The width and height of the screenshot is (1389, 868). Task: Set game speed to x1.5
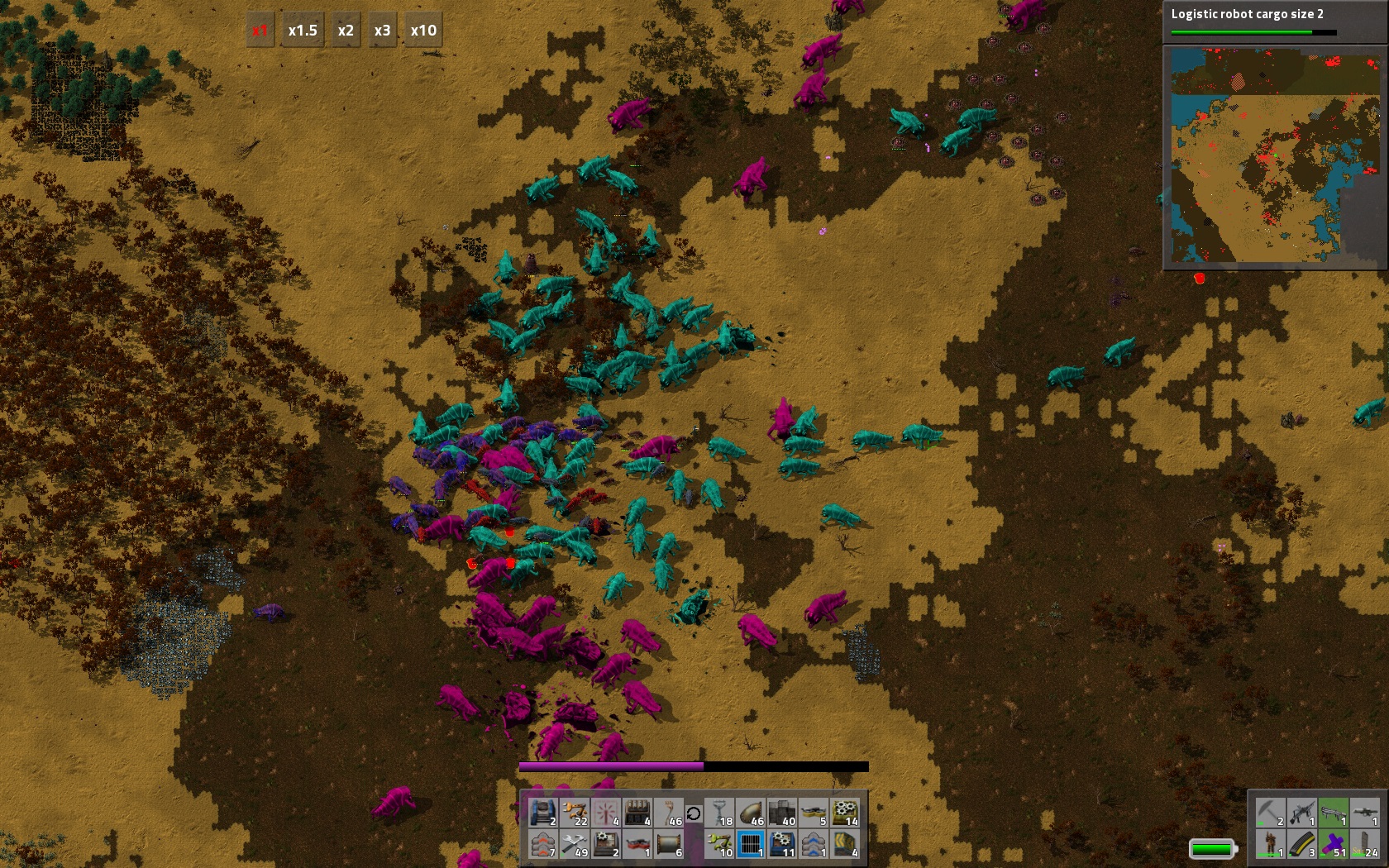pos(303,31)
